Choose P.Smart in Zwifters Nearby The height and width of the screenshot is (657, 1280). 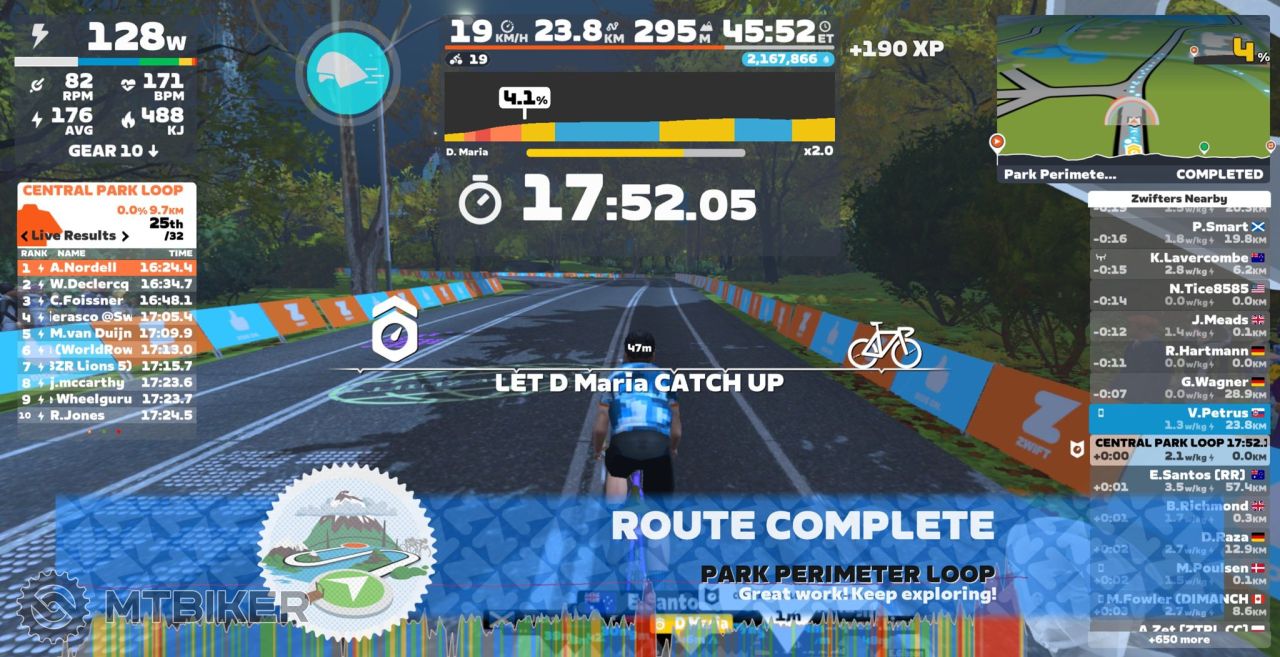tap(1180, 233)
